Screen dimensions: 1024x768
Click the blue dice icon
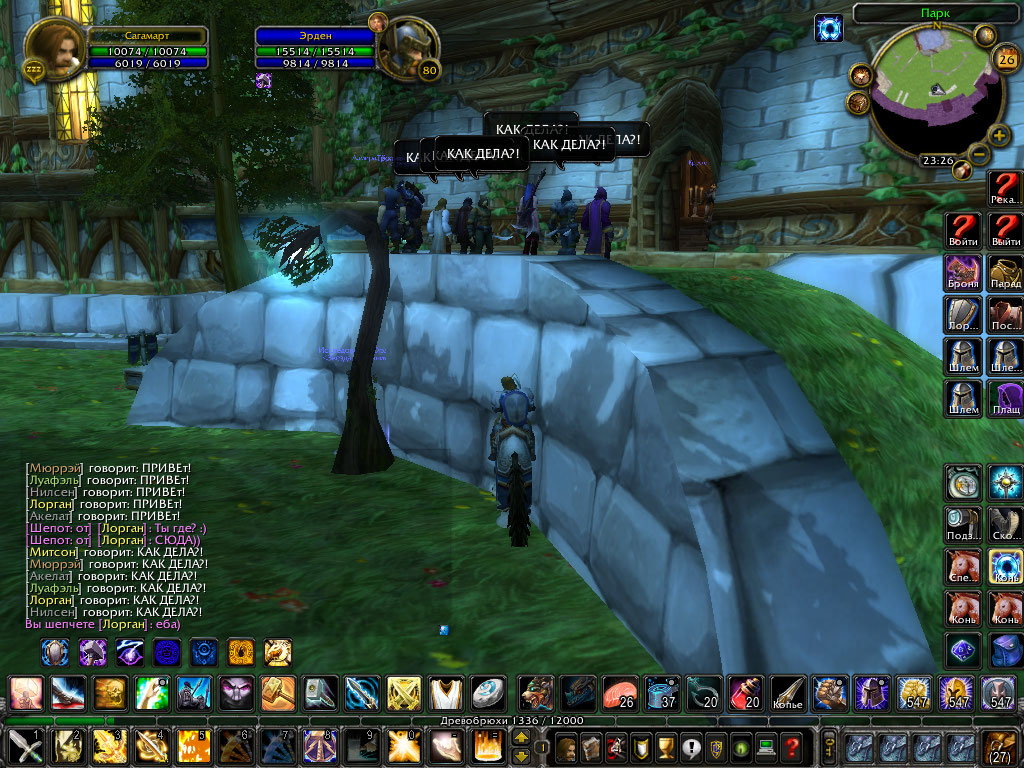pyautogui.click(x=963, y=650)
